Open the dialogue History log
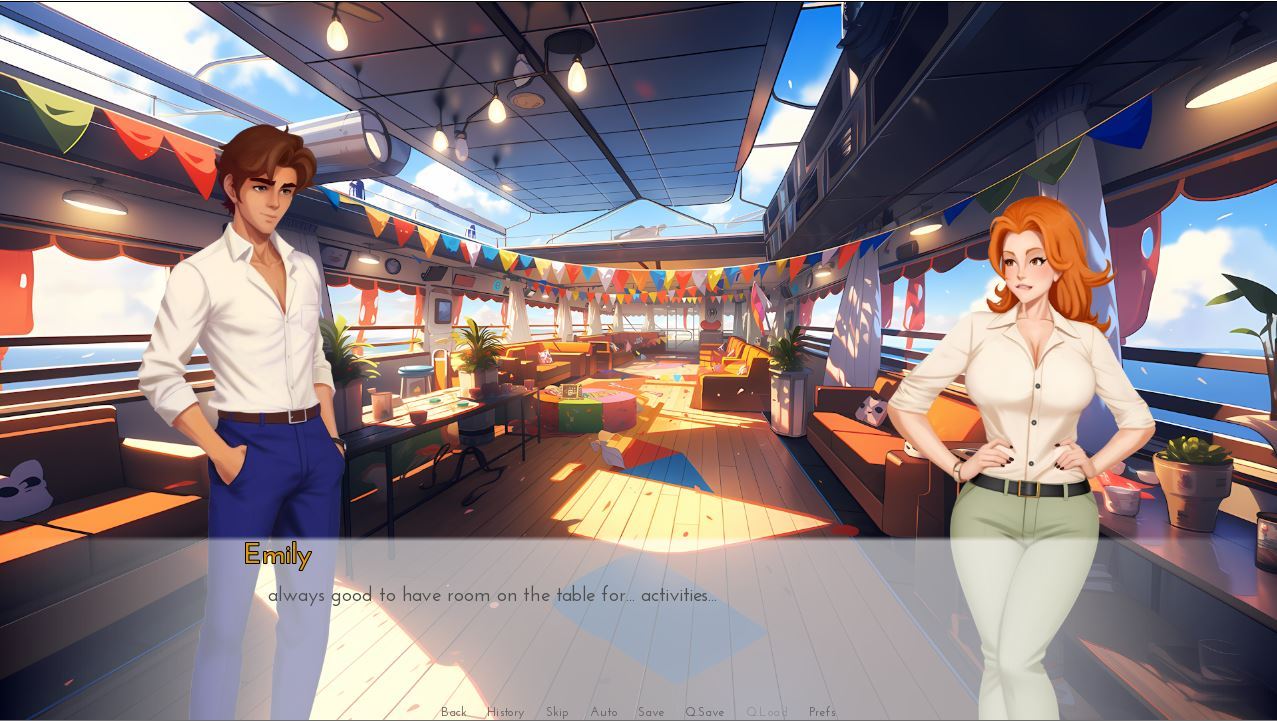The image size is (1277, 721). 505,712
